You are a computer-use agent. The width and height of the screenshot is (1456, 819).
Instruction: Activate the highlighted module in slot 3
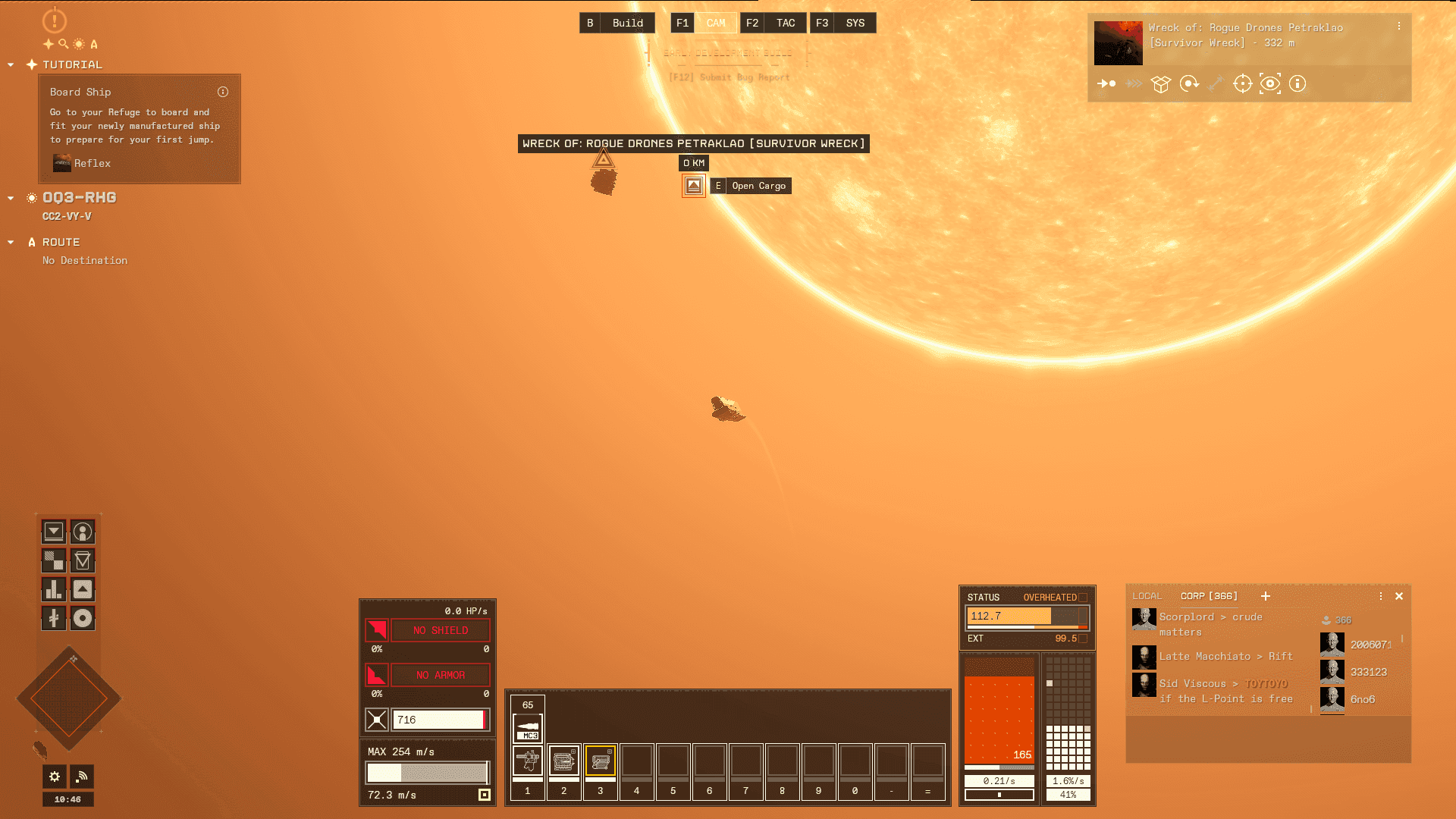(x=601, y=761)
